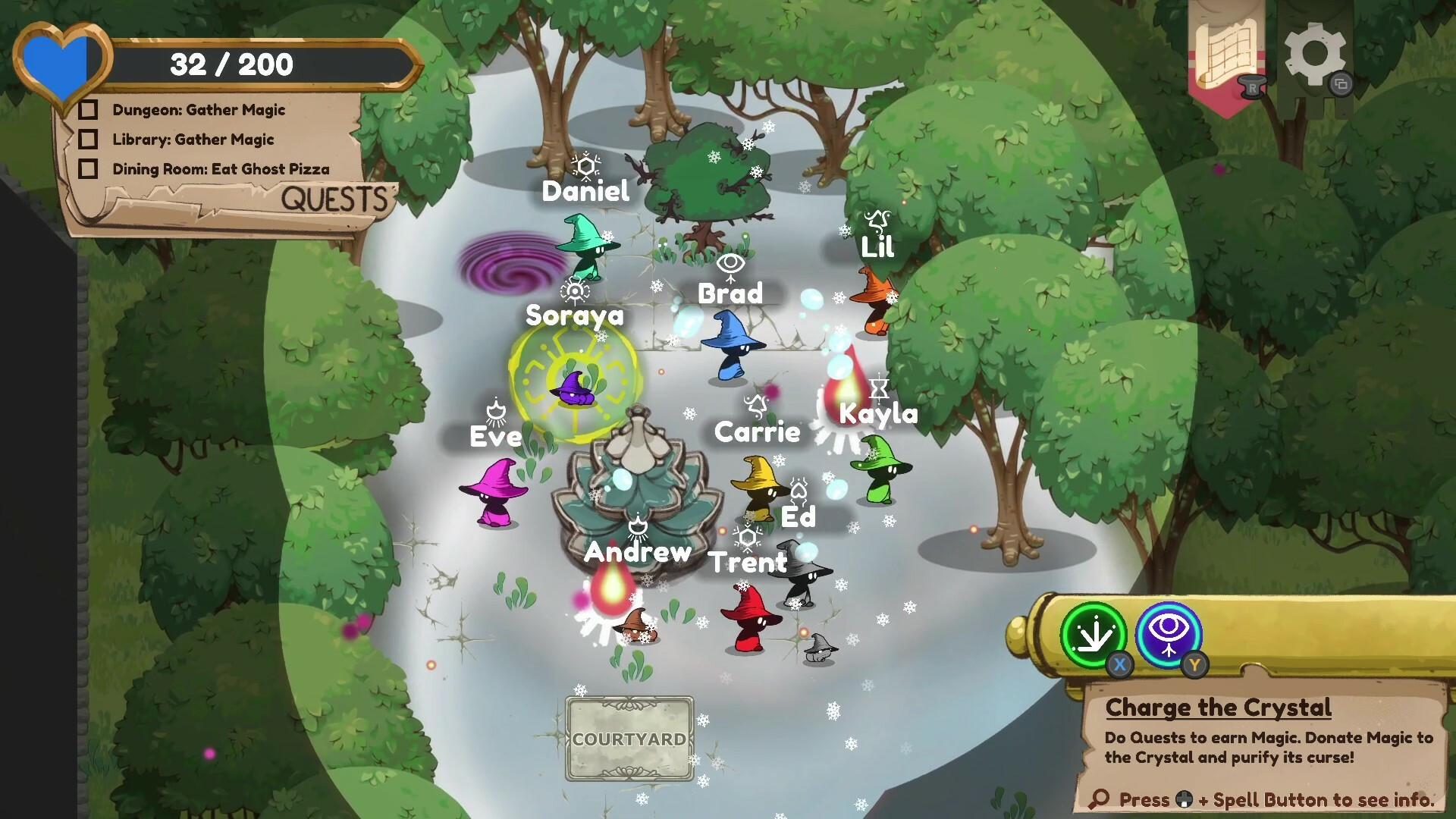
Task: Select the Library: Gather Magic quest checkbox
Action: [x=88, y=140]
